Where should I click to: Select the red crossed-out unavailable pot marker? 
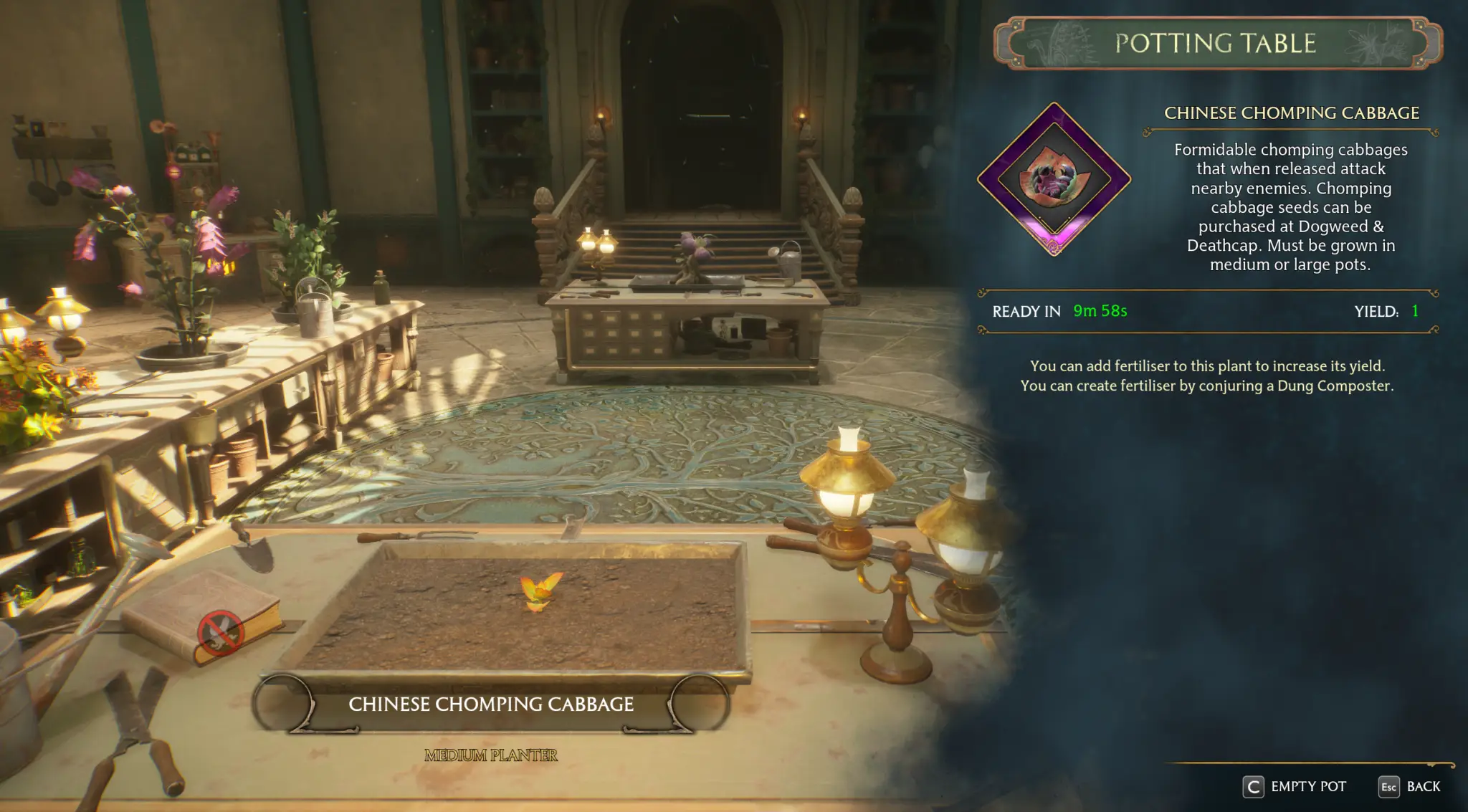(220, 632)
